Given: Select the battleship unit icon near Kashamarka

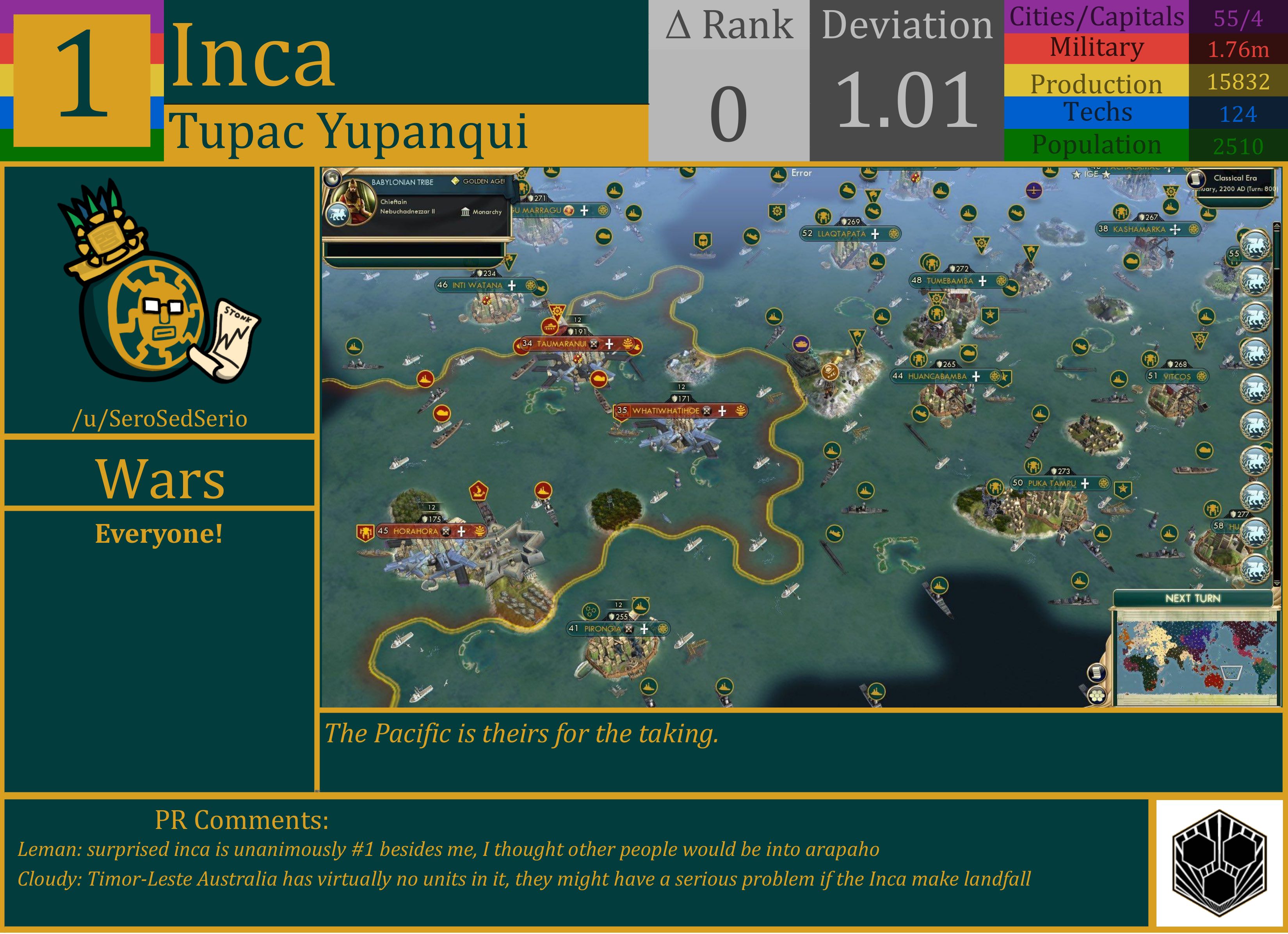Looking at the screenshot, I should (x=1171, y=207).
